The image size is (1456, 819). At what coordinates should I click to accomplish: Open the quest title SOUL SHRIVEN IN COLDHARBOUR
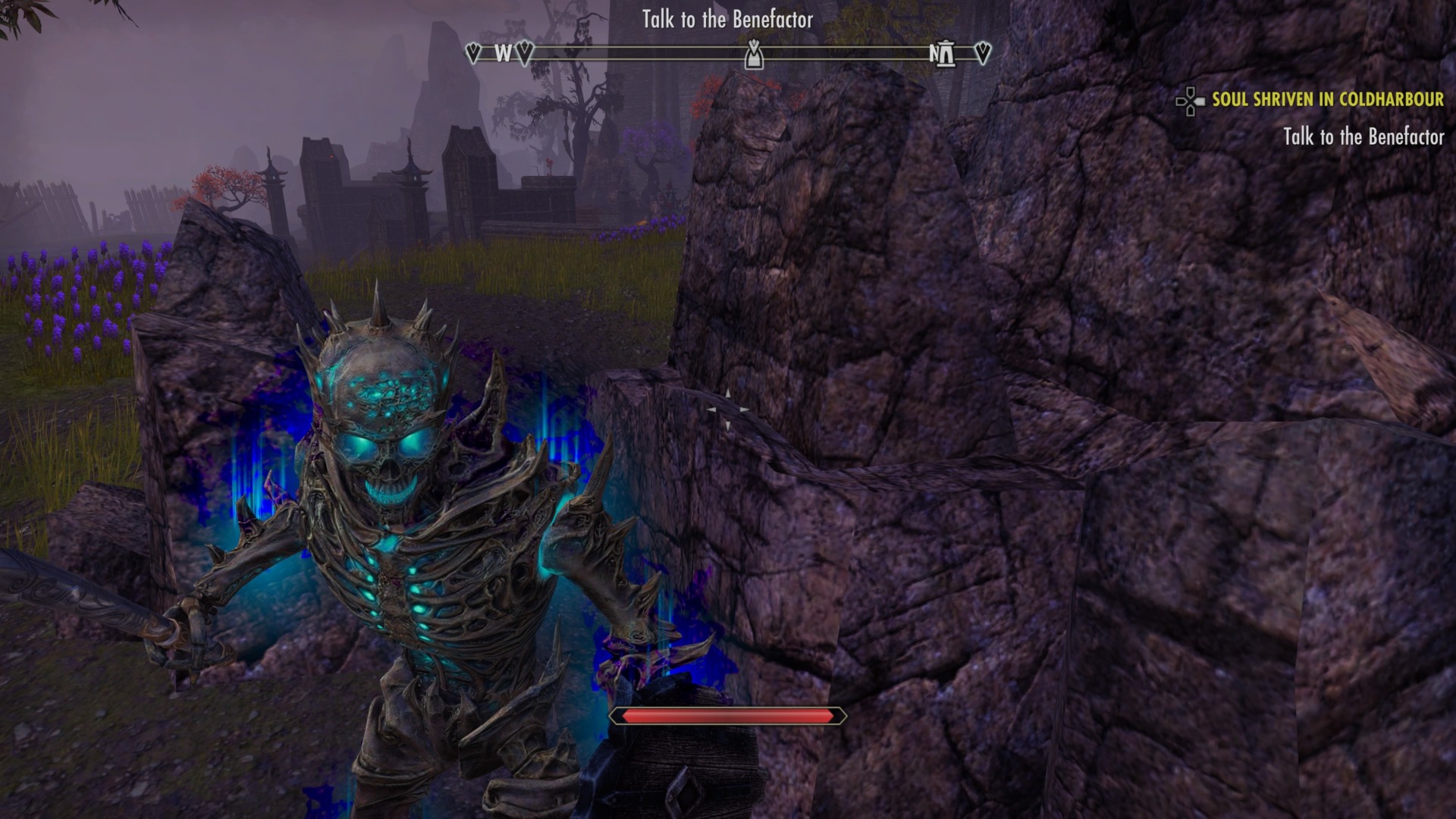coord(1329,99)
